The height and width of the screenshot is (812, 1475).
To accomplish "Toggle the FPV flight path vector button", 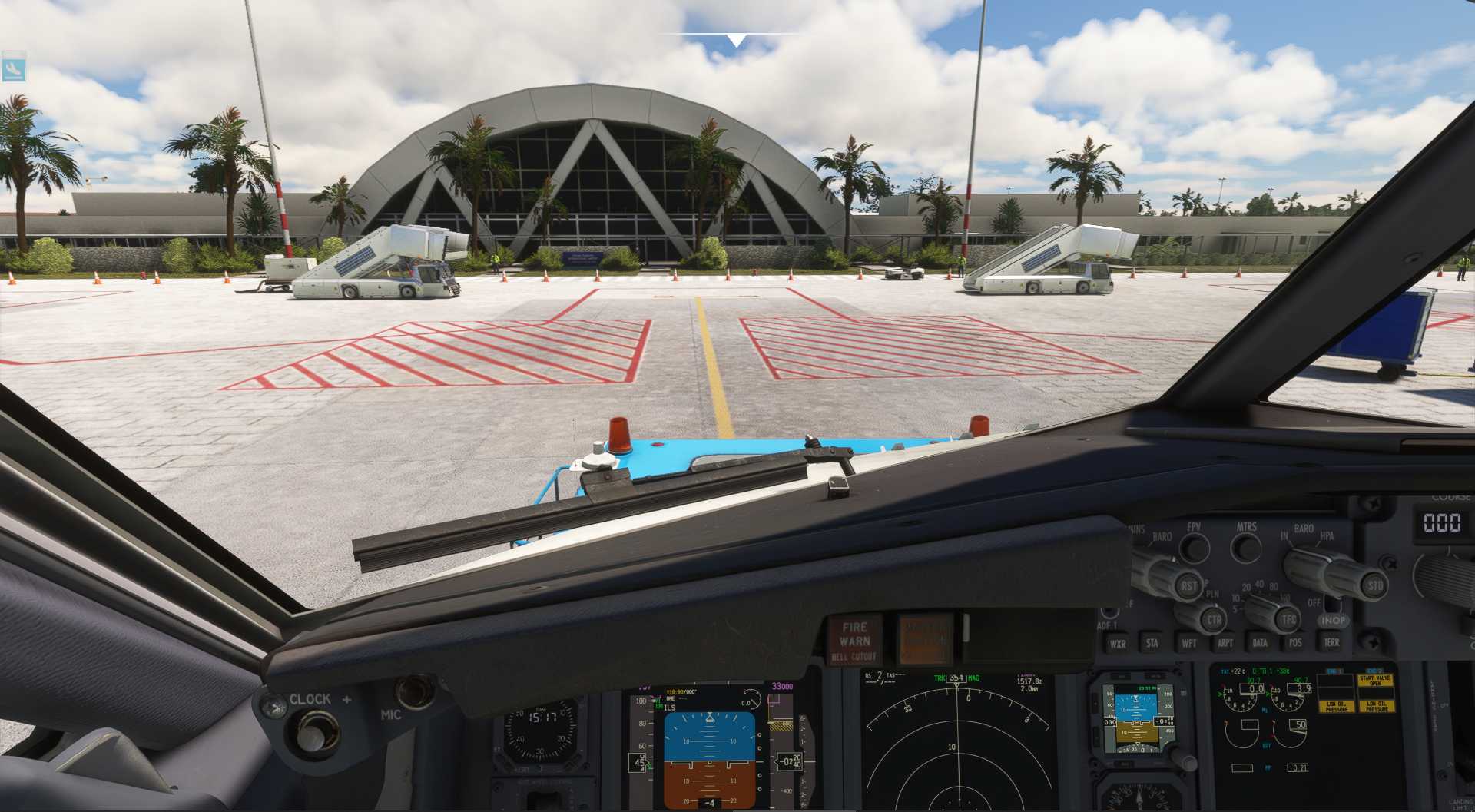I will pos(1195,548).
